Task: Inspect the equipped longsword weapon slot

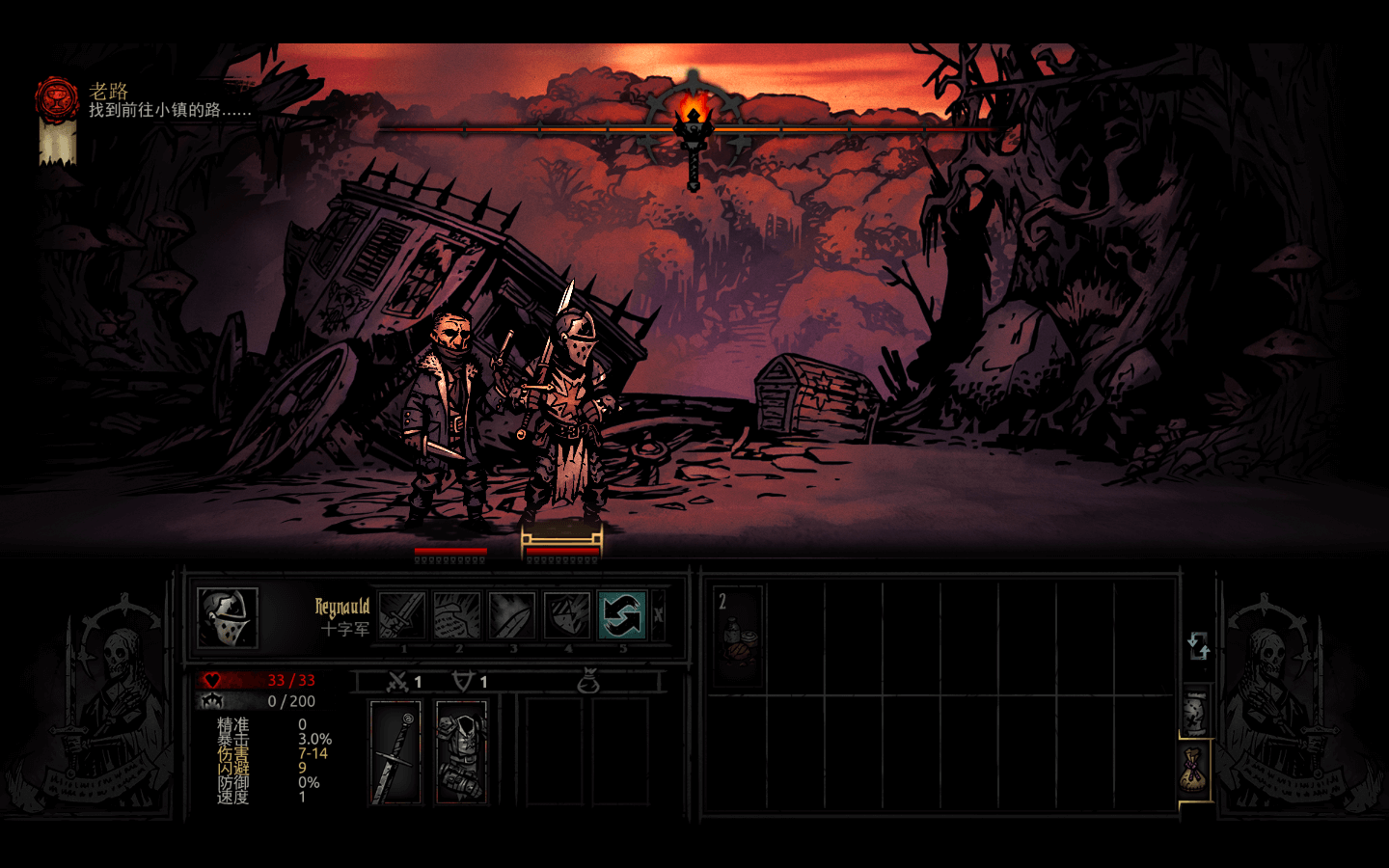Action: coord(396,752)
